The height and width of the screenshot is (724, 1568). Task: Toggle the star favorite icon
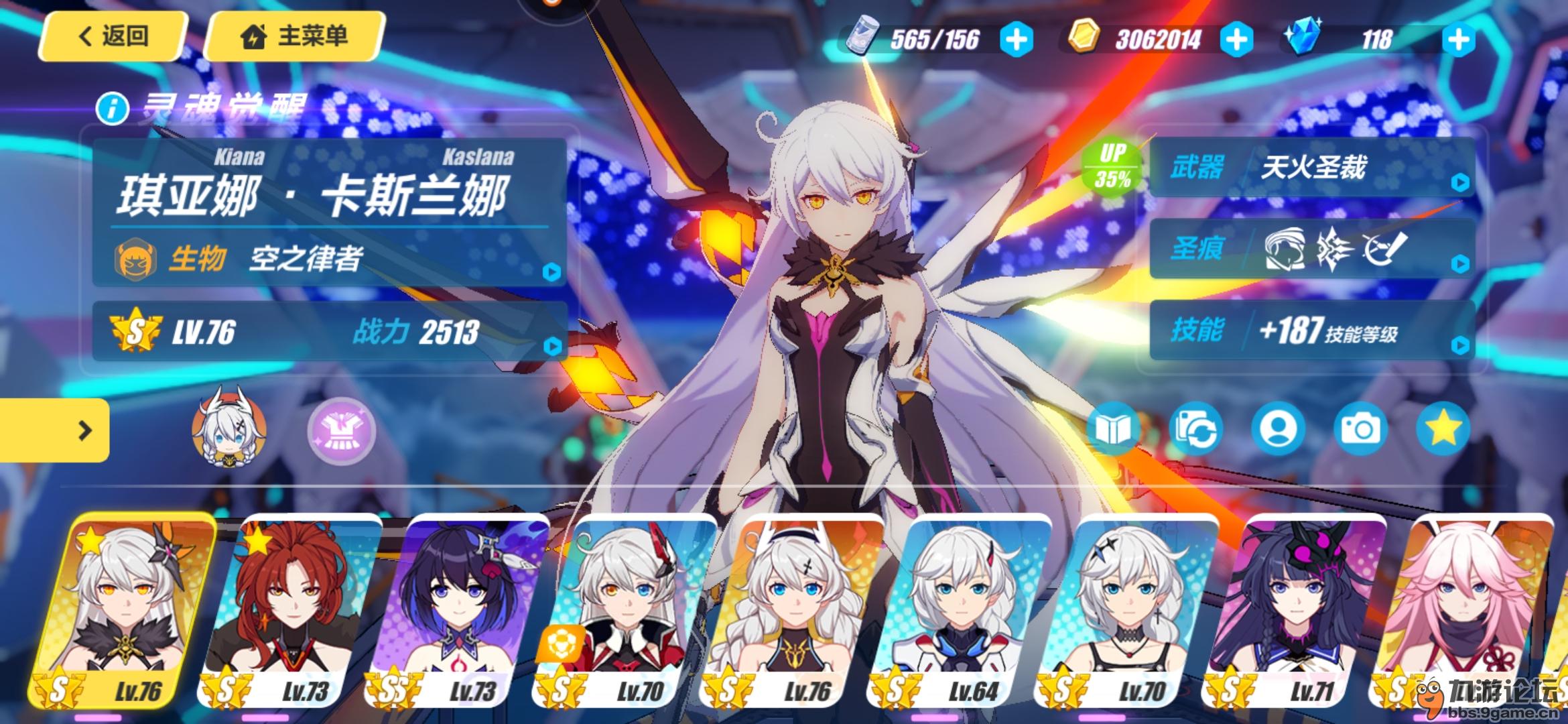click(x=1443, y=428)
